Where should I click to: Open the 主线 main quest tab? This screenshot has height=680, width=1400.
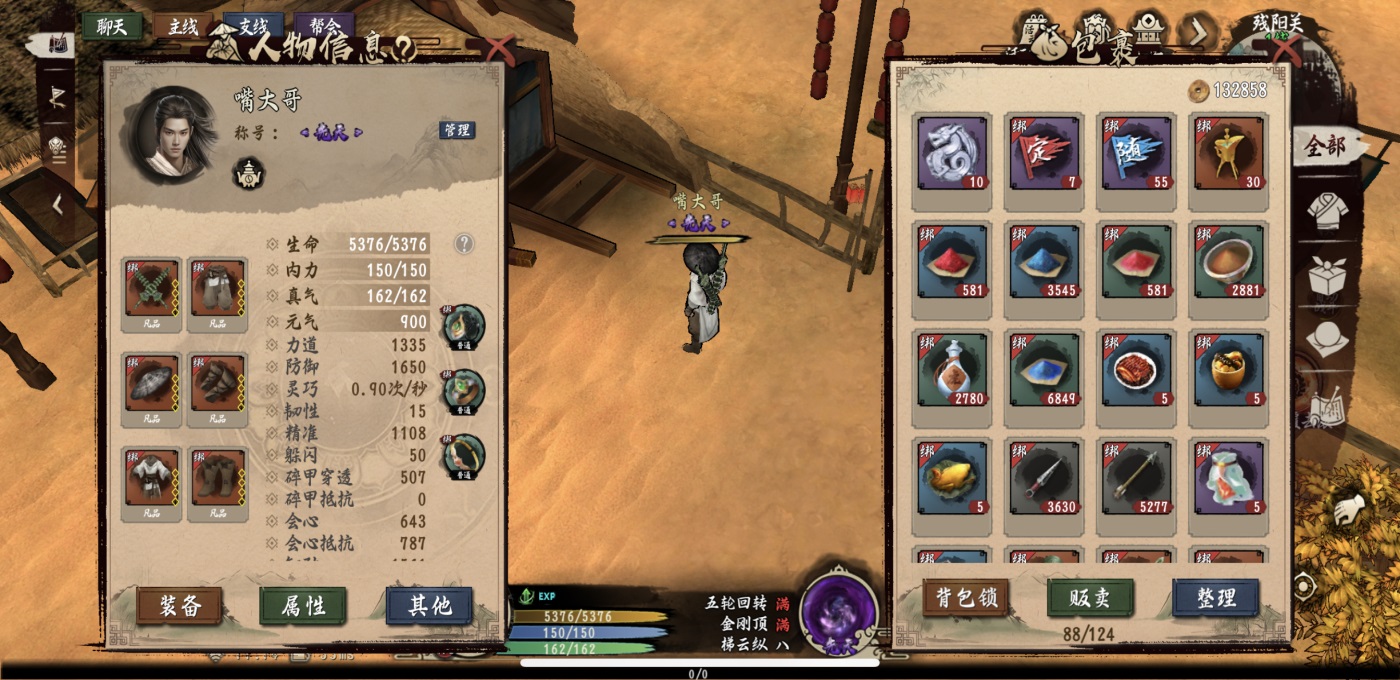pyautogui.click(x=182, y=27)
